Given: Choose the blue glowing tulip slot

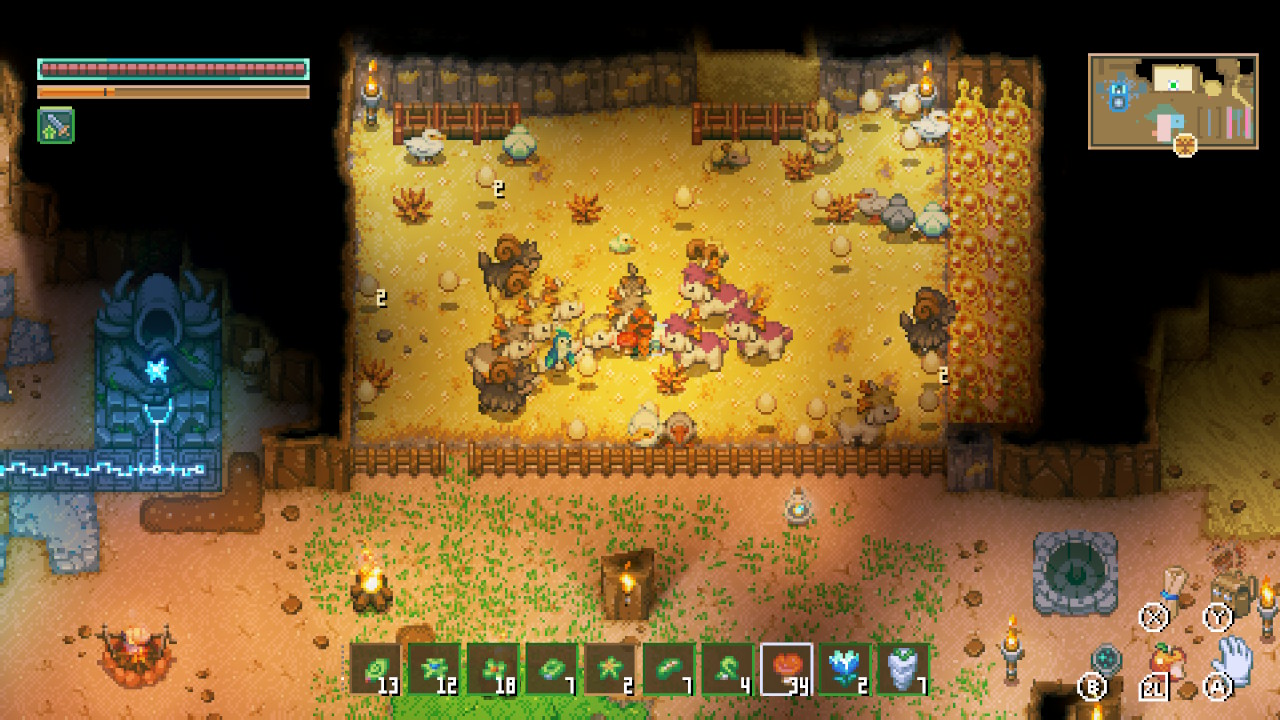Looking at the screenshot, I should coord(844,669).
